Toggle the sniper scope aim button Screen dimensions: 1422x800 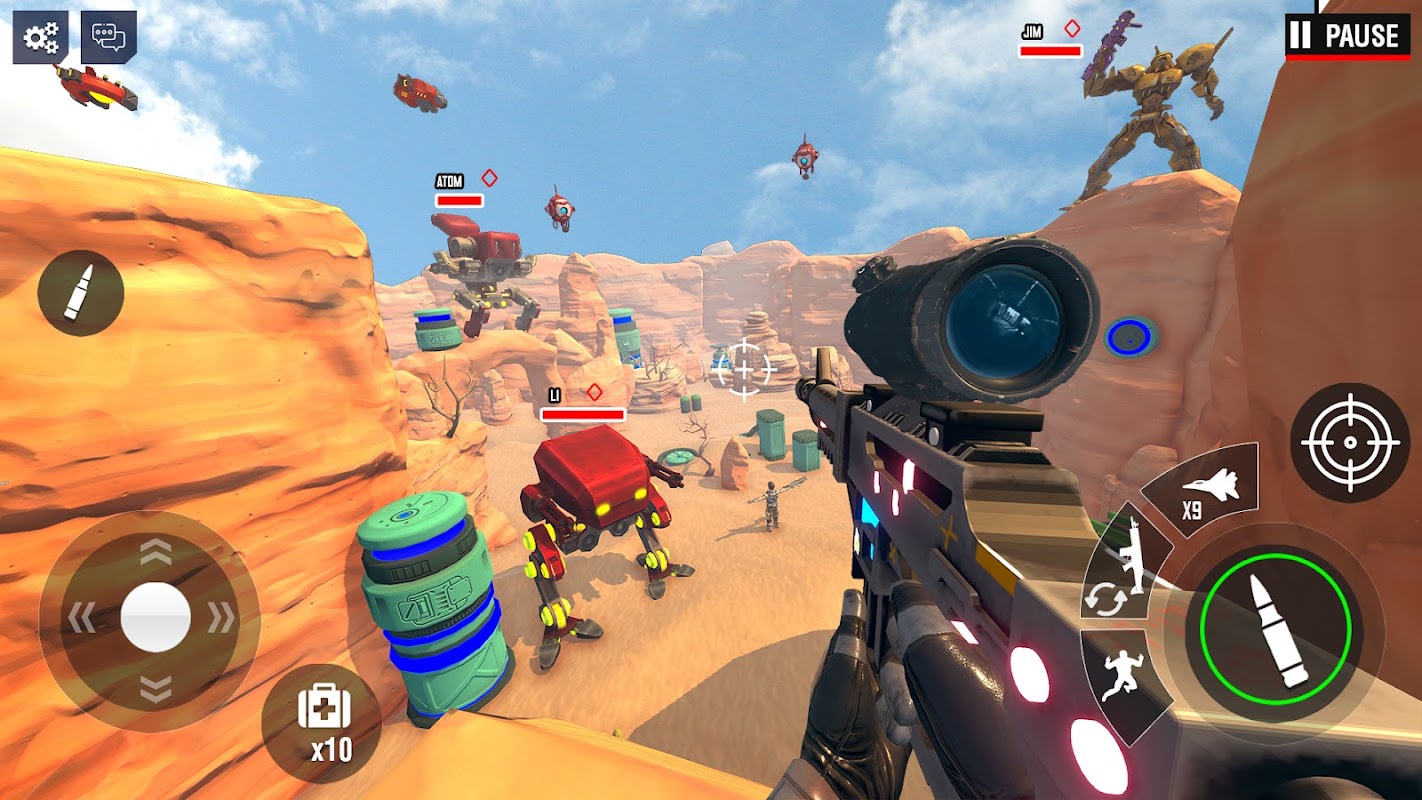[x=1349, y=443]
